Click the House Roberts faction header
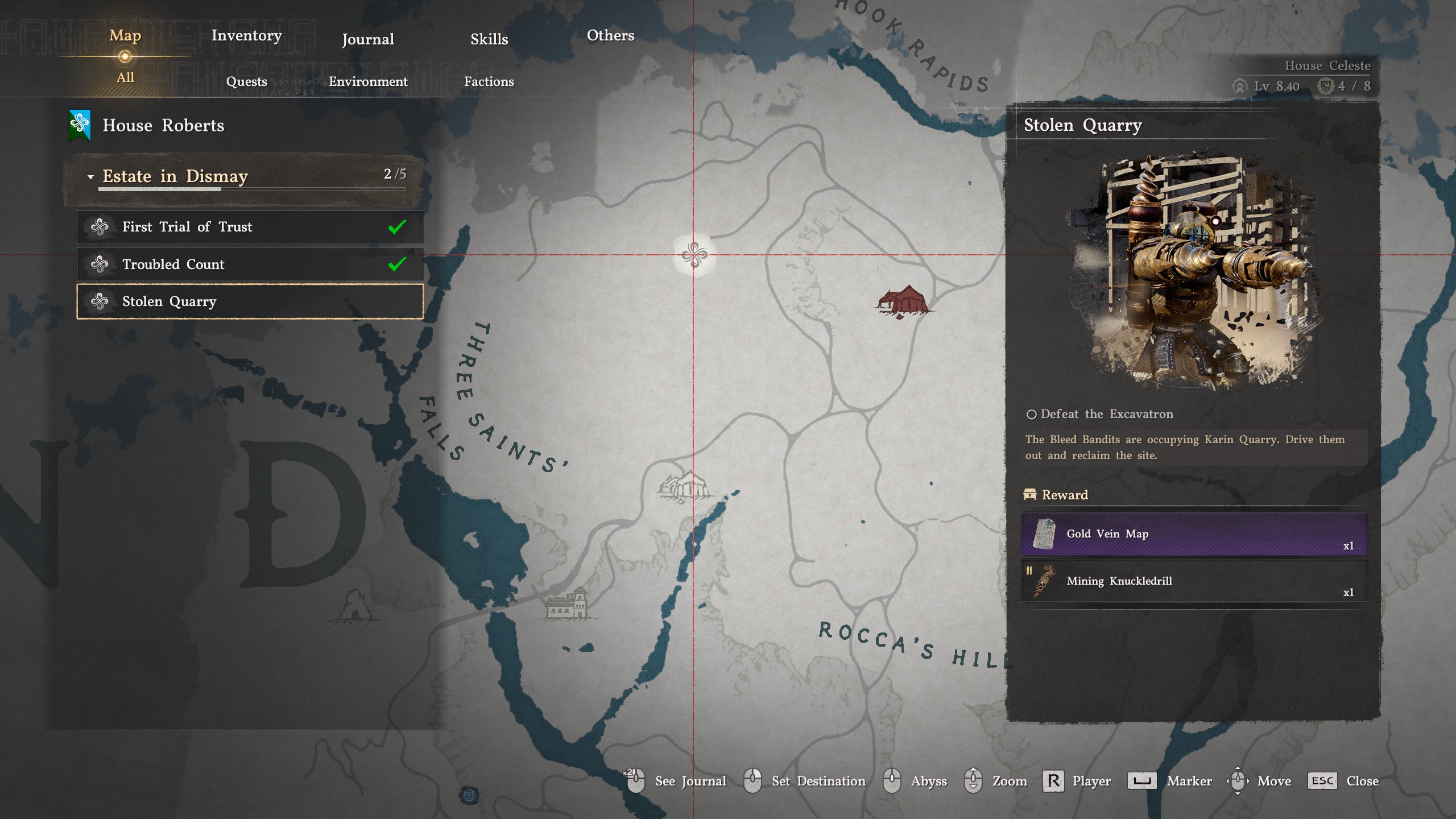Screen dimensions: 1456x819 (x=163, y=126)
